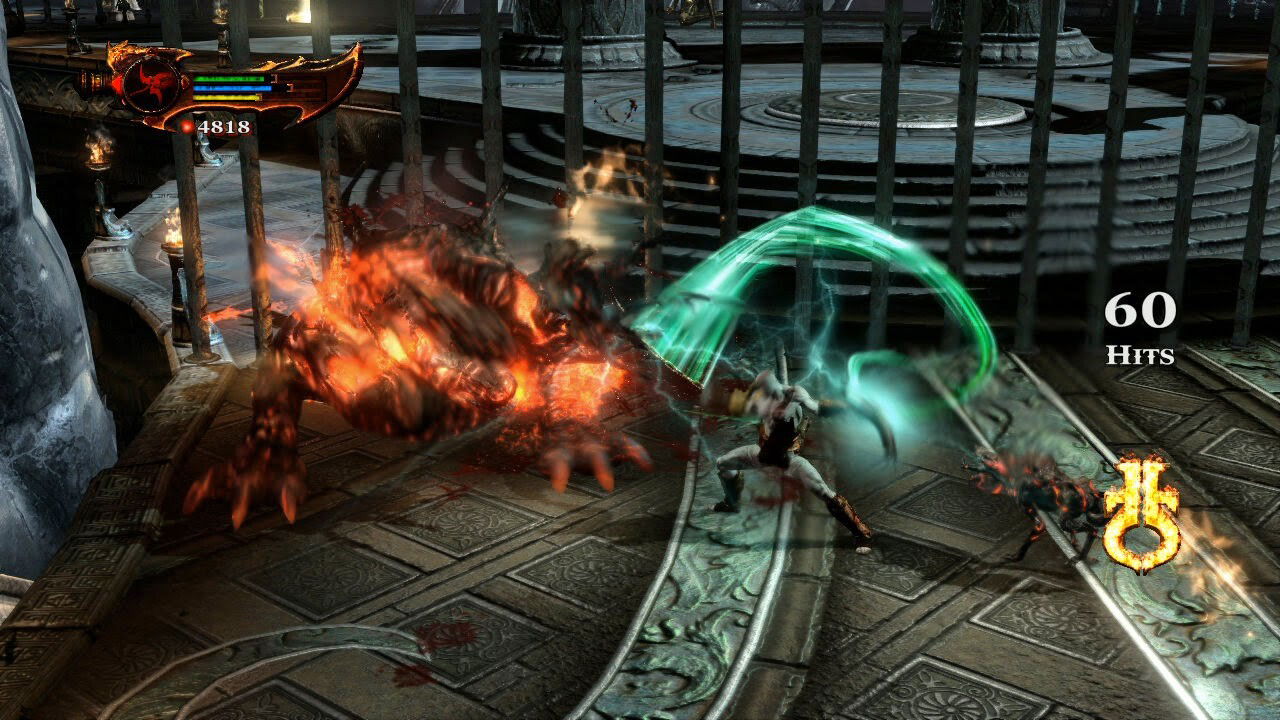Click the flaming golden checkpoint symbol
1280x720 pixels.
click(1140, 514)
